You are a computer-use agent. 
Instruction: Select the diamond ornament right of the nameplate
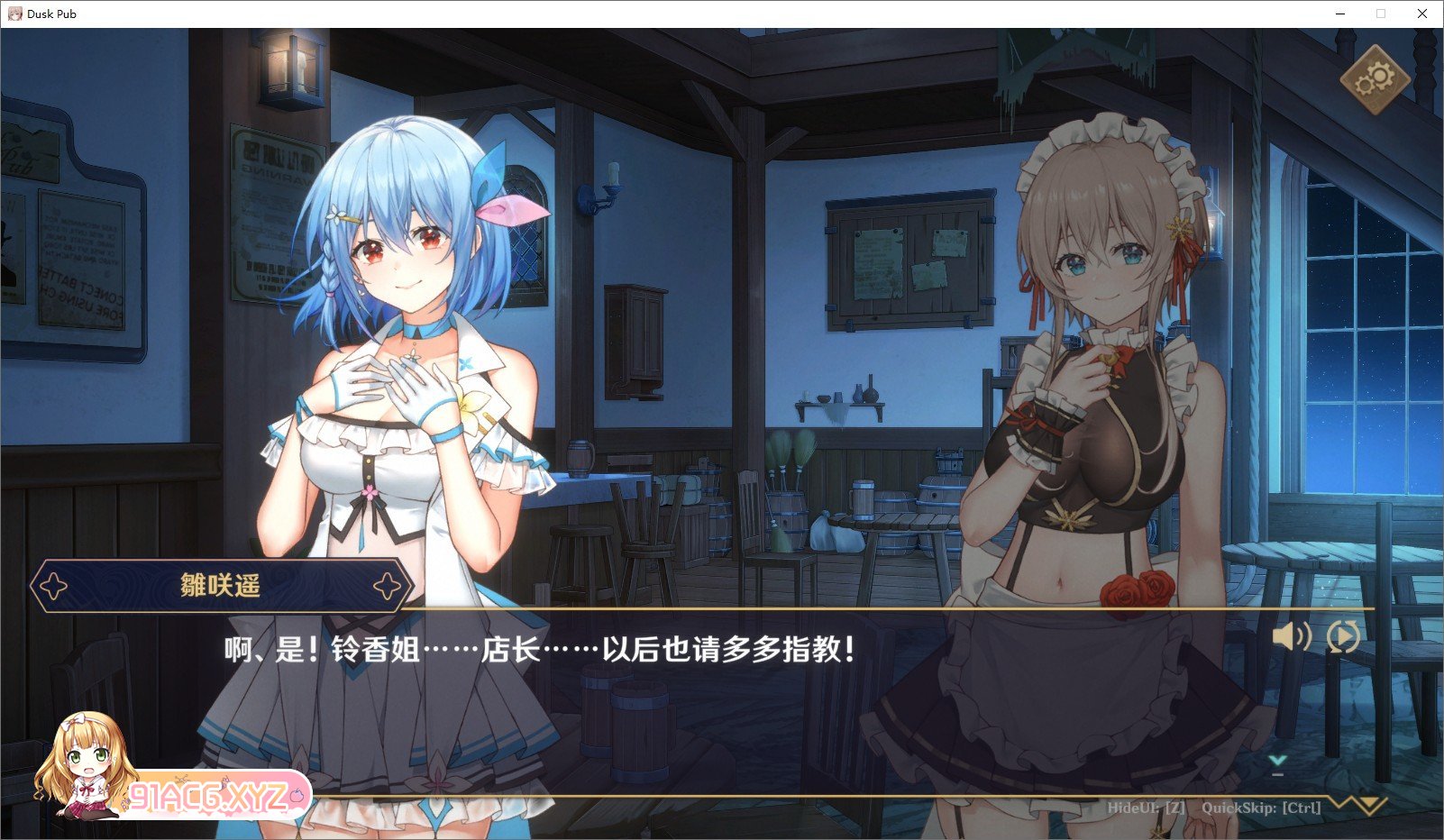388,584
